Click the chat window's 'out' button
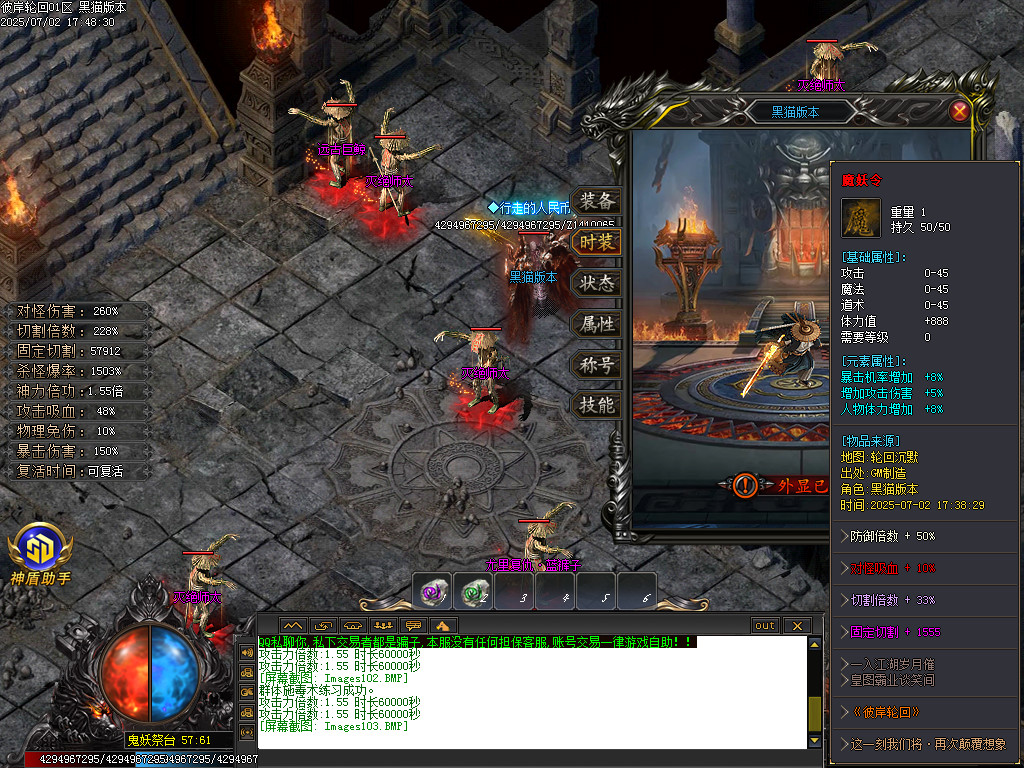 click(765, 626)
